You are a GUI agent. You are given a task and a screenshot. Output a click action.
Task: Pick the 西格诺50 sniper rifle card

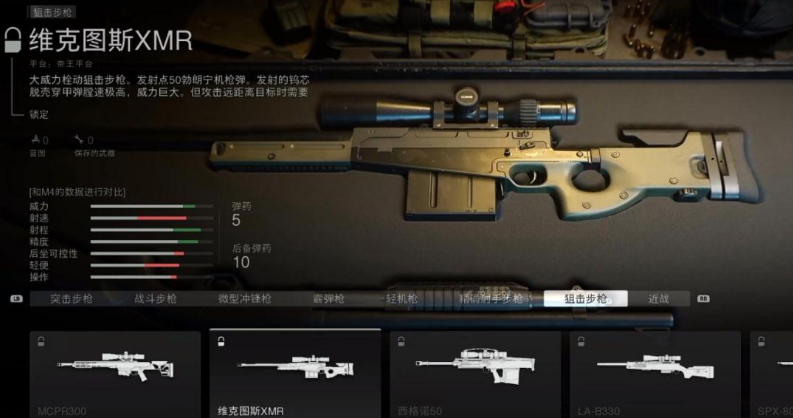474,374
